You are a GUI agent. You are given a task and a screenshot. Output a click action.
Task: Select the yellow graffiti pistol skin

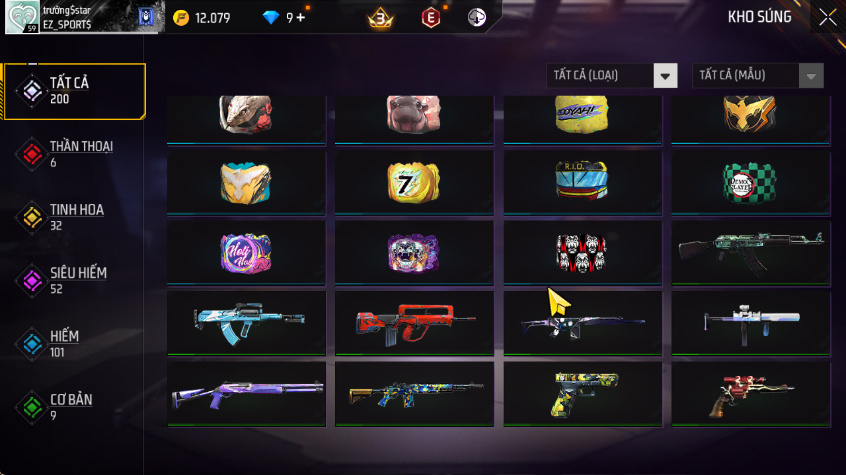pyautogui.click(x=582, y=392)
